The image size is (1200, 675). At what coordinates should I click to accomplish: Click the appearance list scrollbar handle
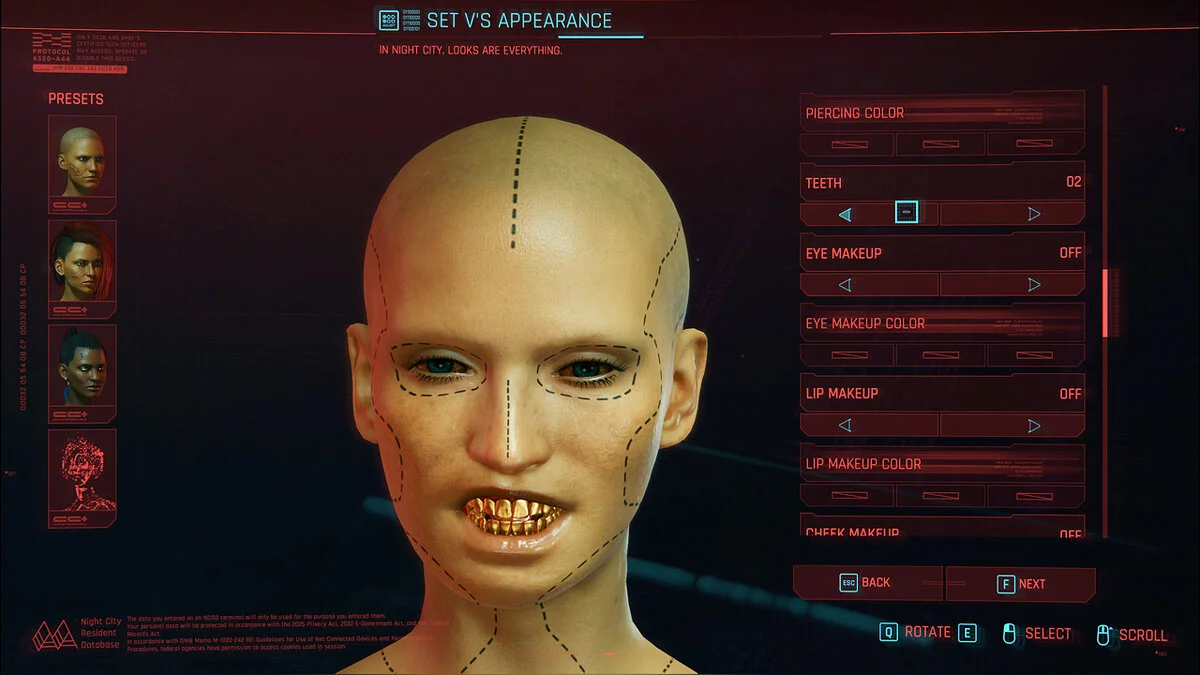pyautogui.click(x=1104, y=302)
